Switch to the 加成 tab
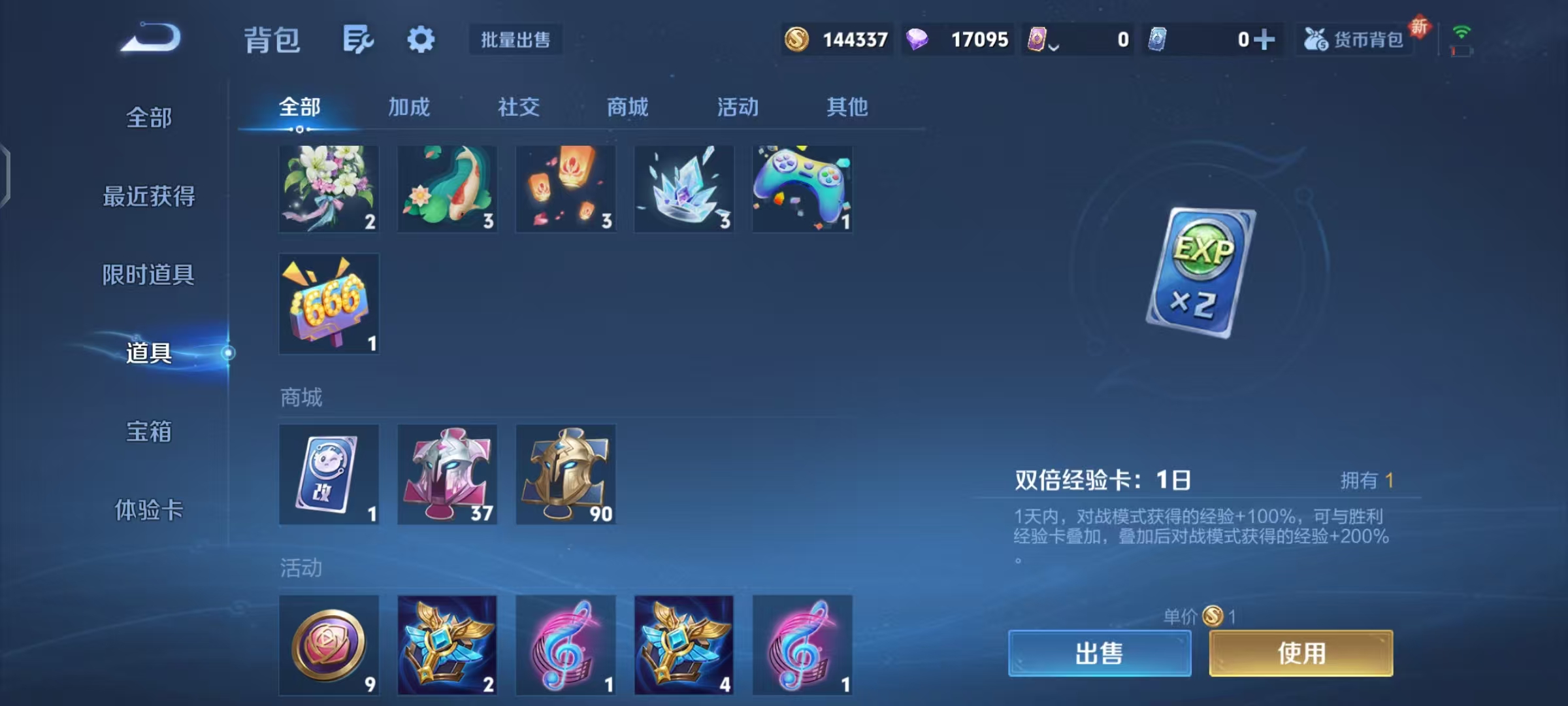This screenshot has height=706, width=1568. pos(410,107)
